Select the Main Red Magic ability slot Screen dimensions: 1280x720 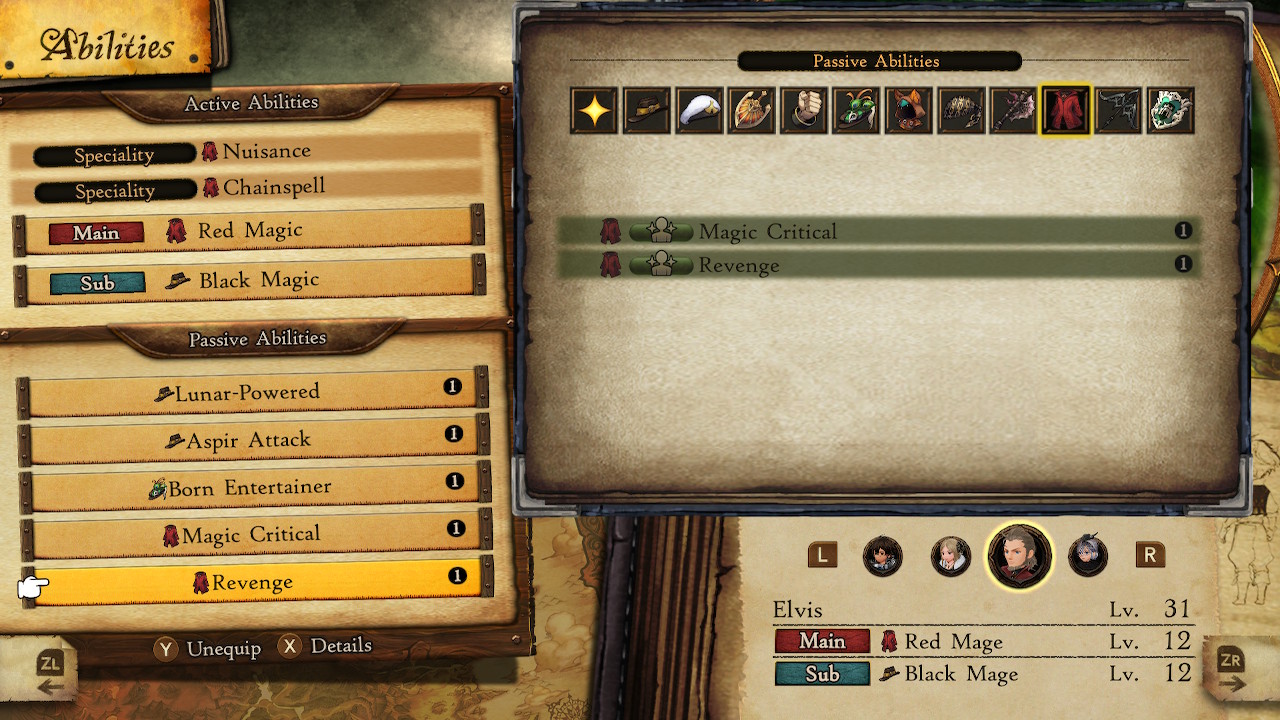(248, 231)
